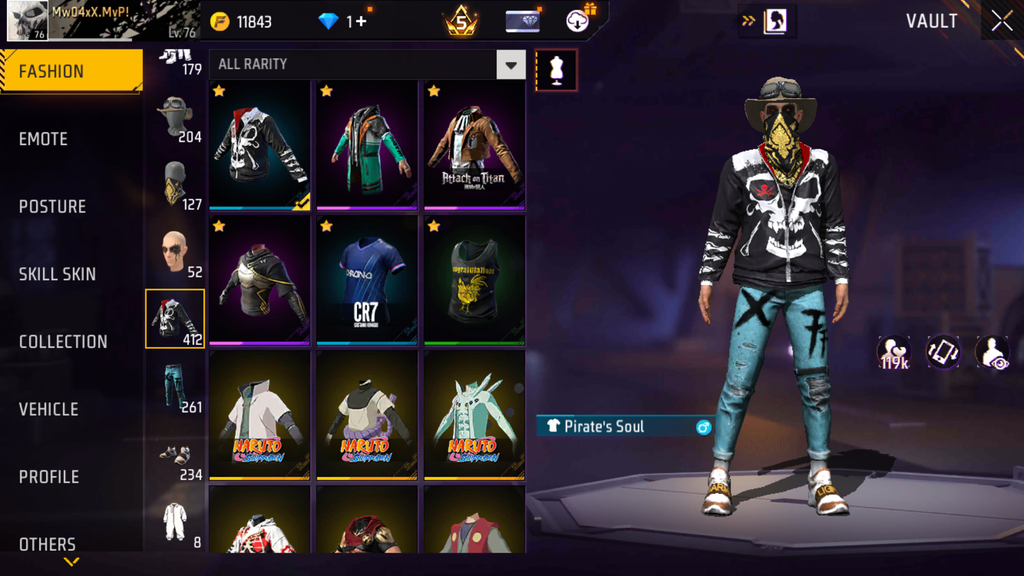Switch to the Emote category
1024x576 pixels.
(x=44, y=139)
